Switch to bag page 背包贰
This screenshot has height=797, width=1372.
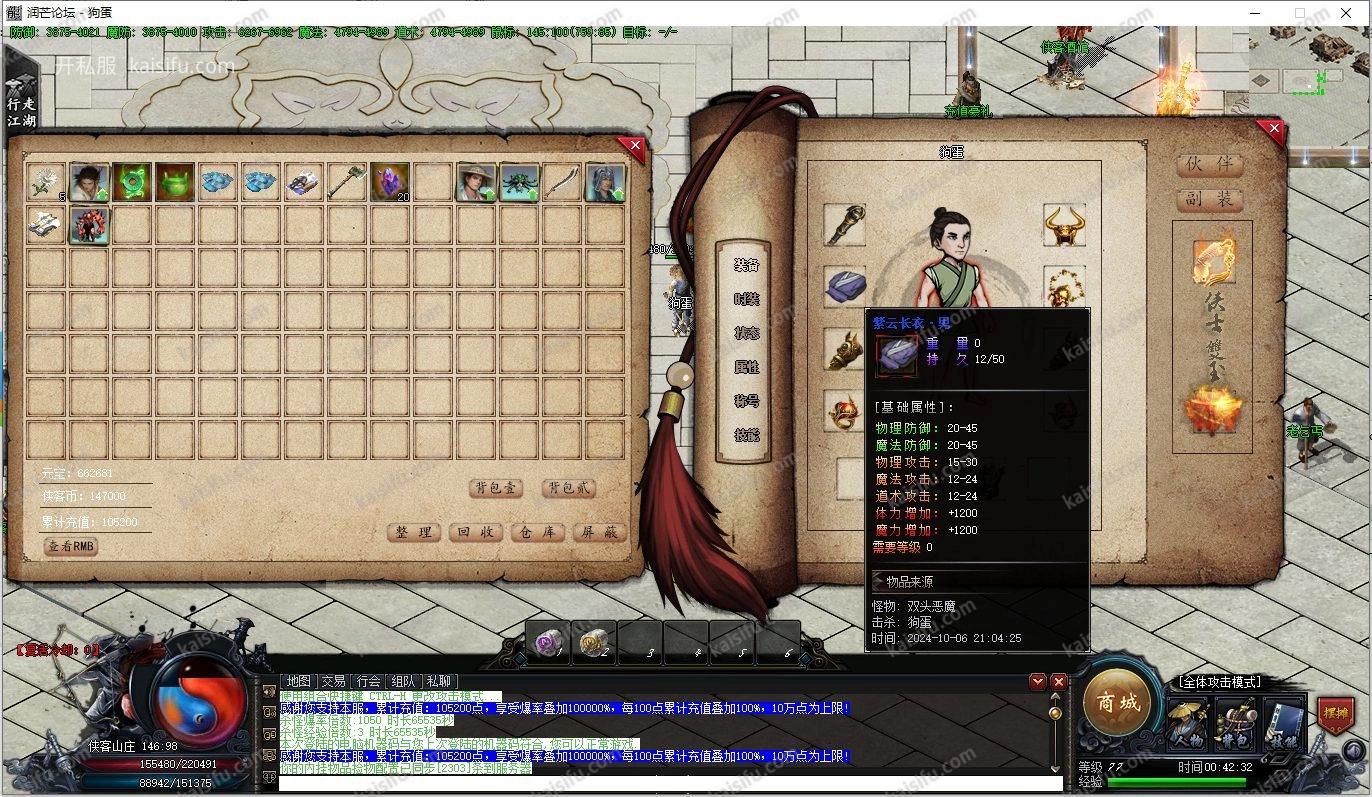coord(568,488)
